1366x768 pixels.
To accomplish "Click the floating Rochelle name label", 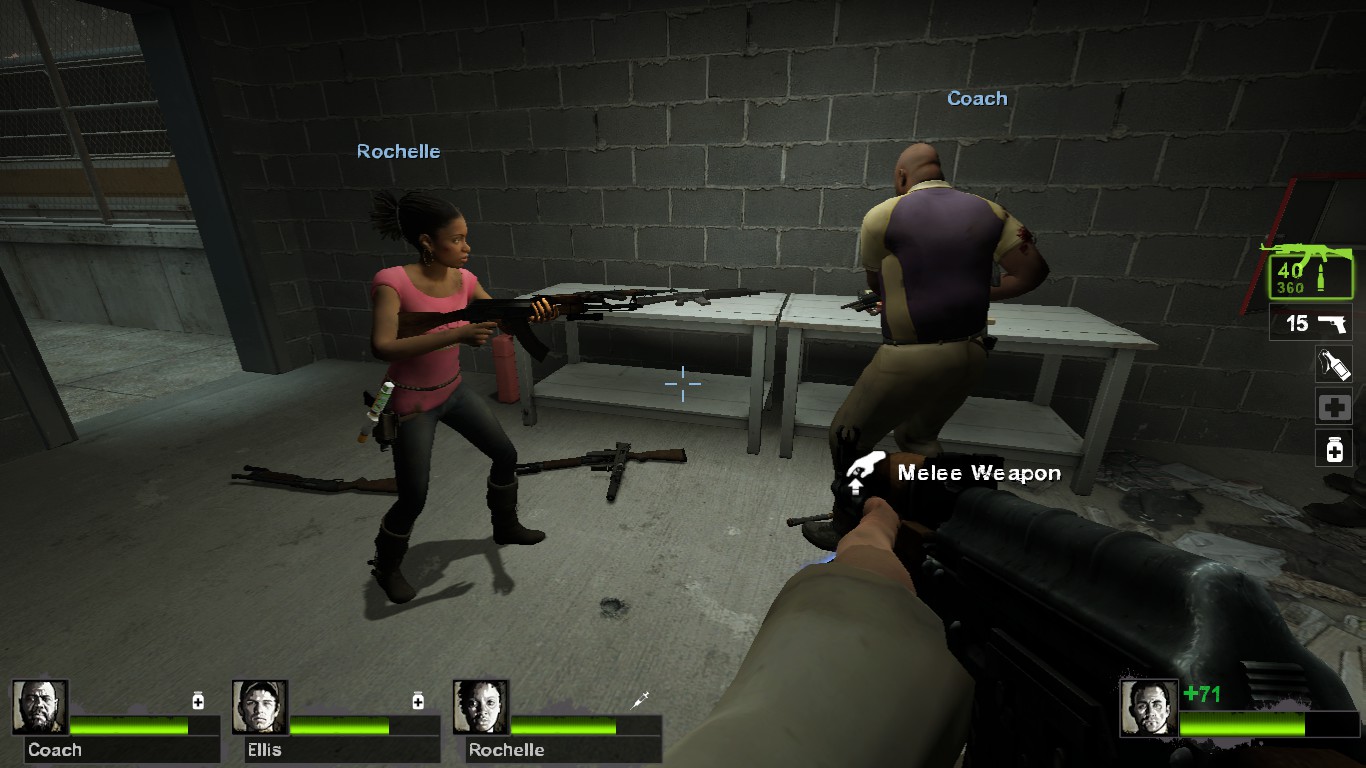I will (398, 151).
